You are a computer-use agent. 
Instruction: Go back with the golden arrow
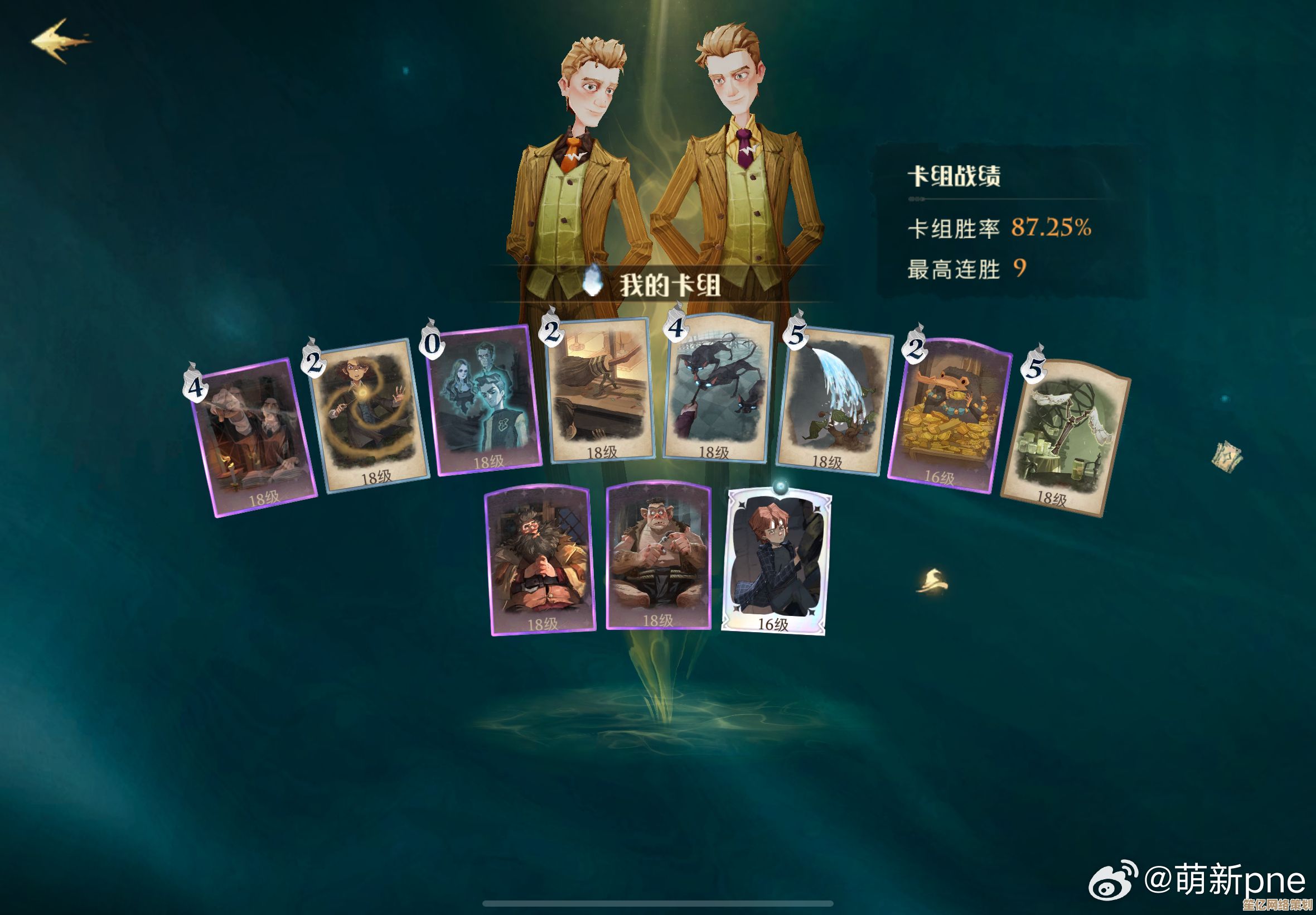pos(61,40)
